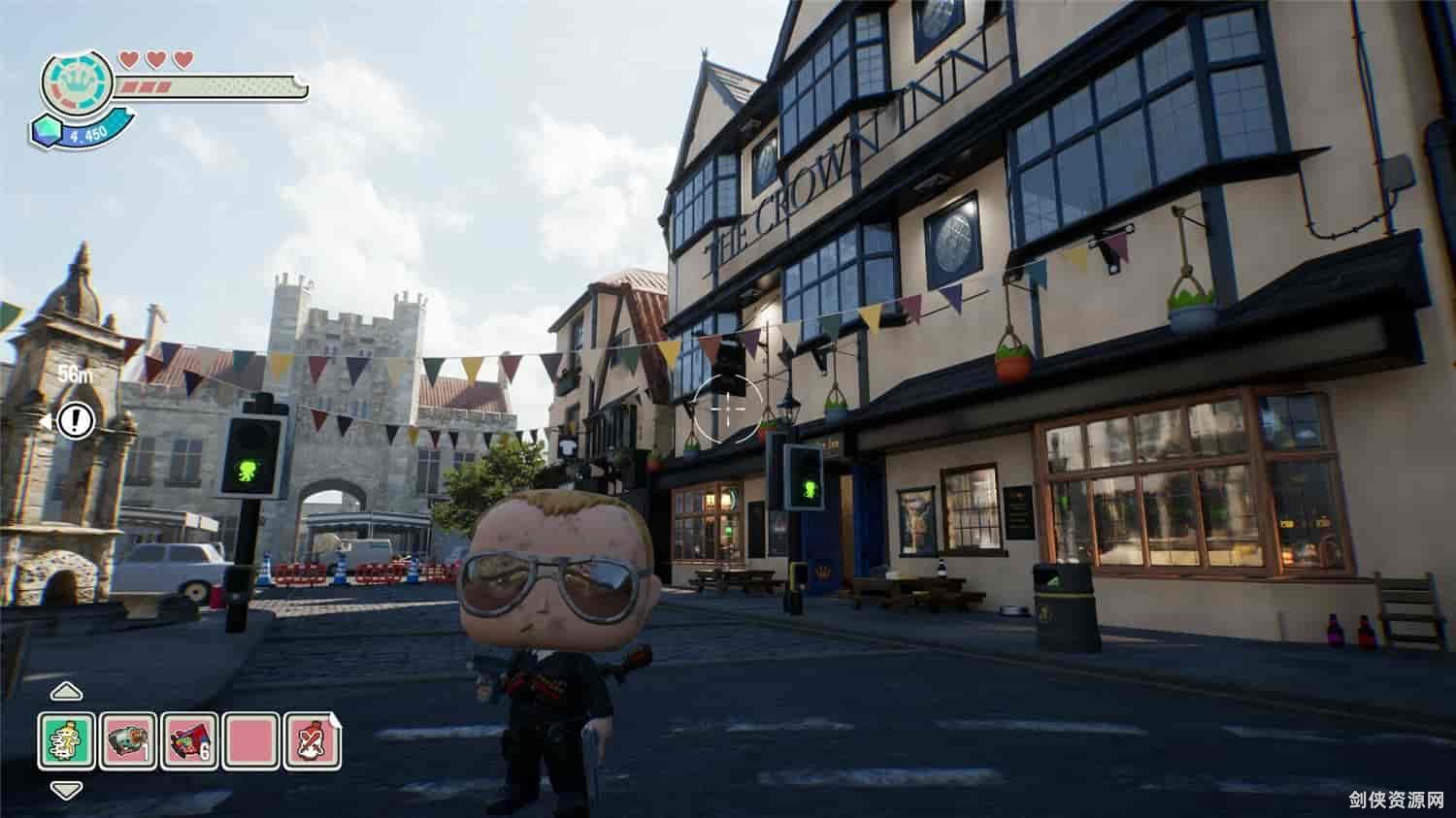Select the green sprinting figure hotbar slot

point(67,740)
